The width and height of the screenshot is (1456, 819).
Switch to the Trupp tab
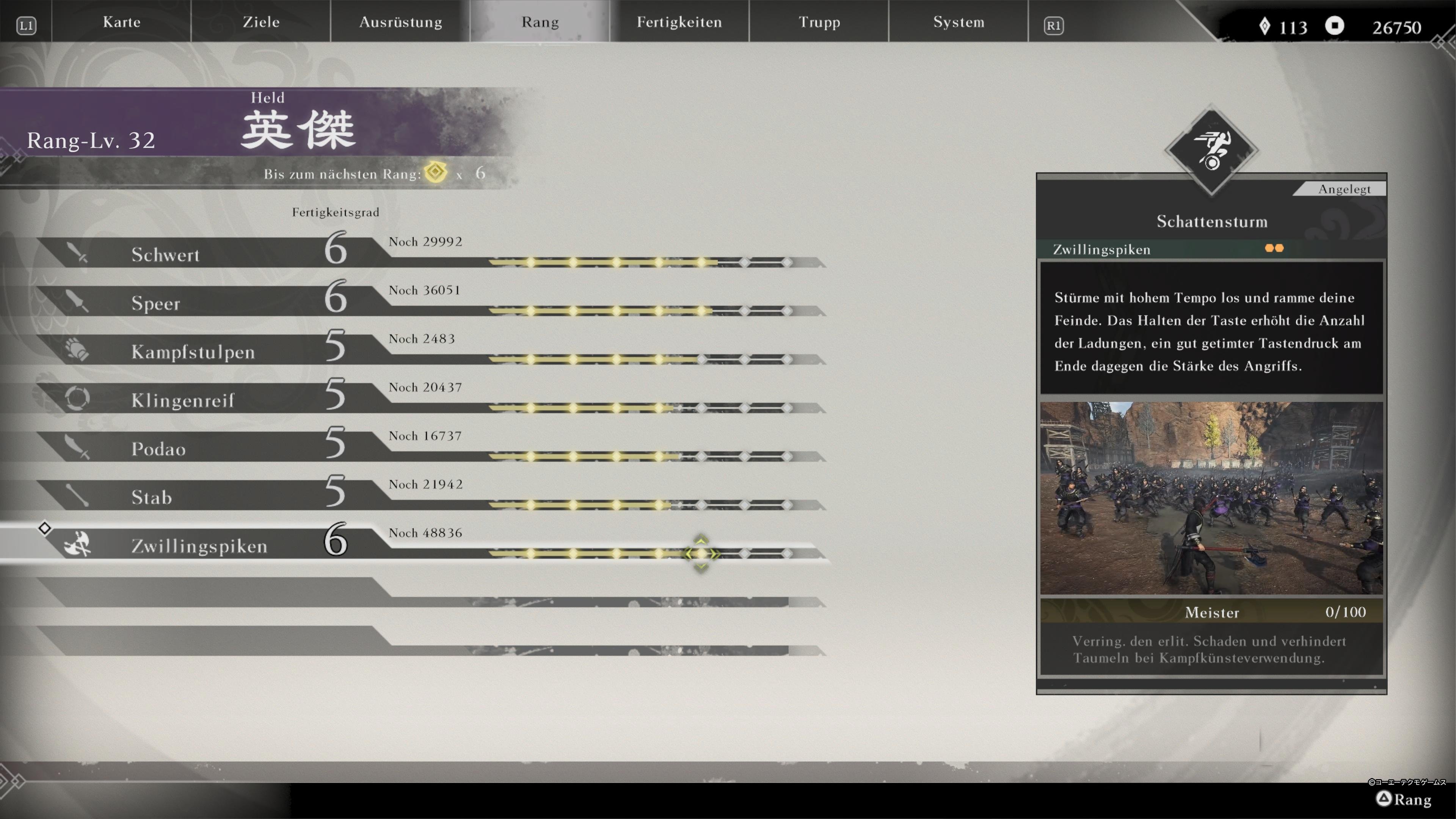819,22
